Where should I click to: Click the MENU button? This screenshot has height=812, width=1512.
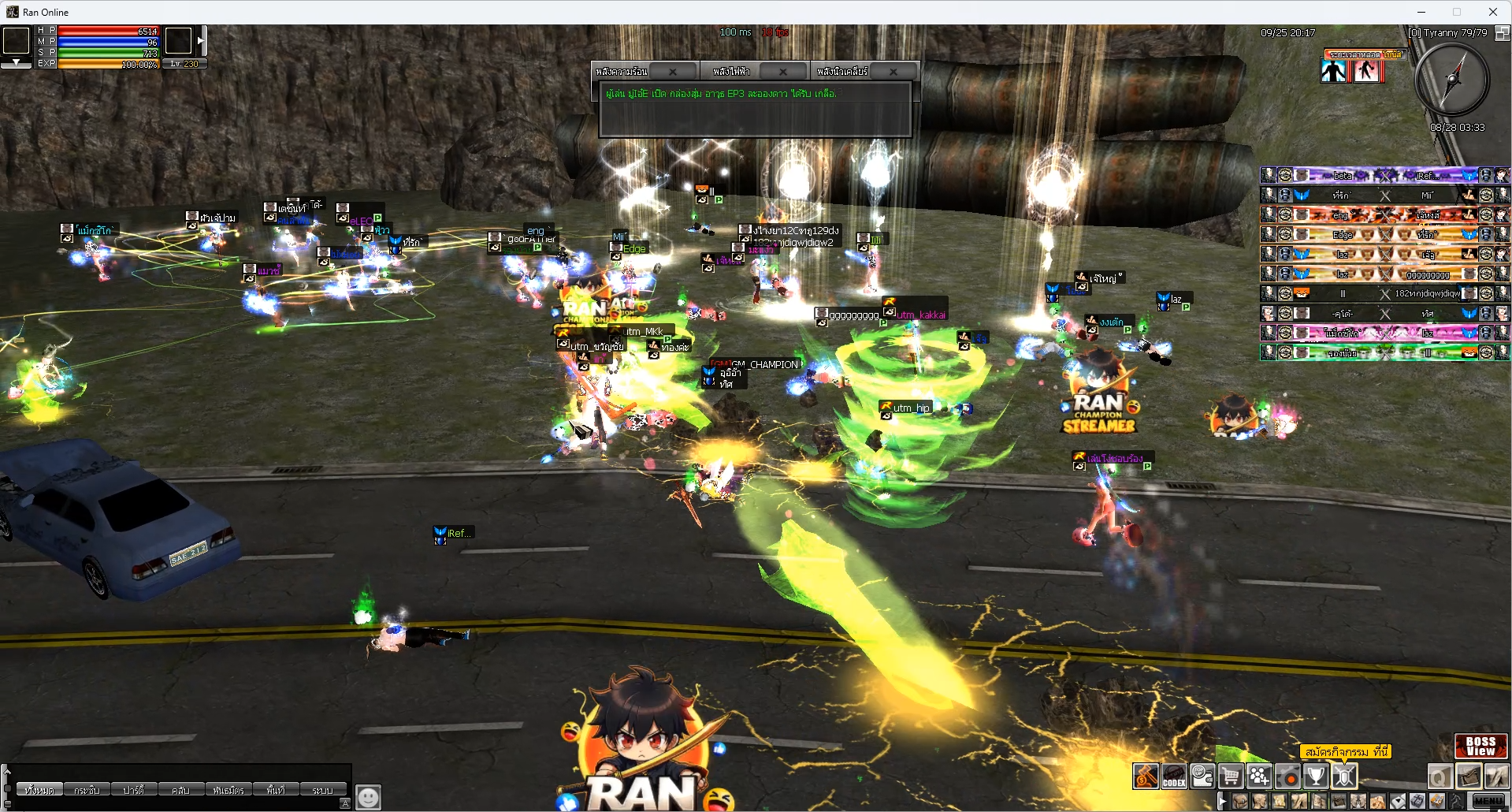(1488, 801)
